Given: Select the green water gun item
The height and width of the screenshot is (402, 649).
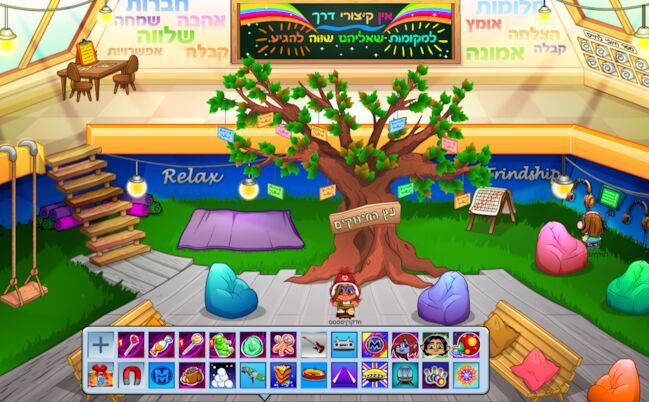Looking at the screenshot, I should (253, 375).
